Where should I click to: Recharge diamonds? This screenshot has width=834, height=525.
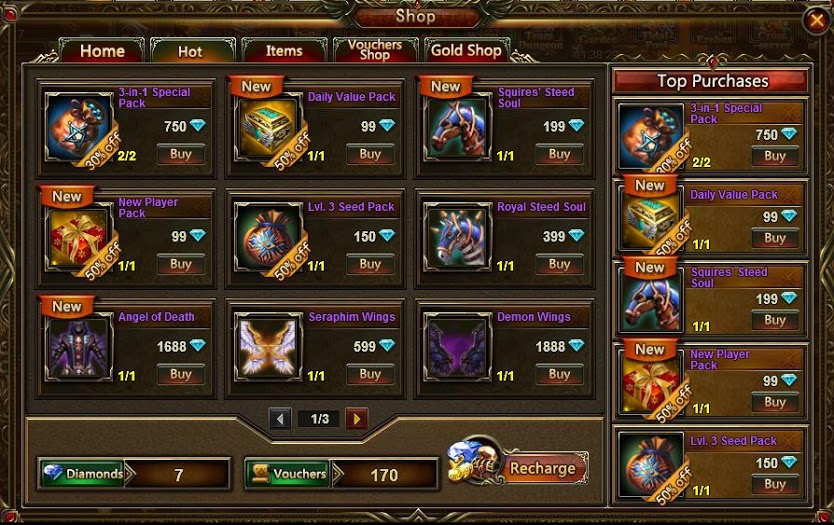[542, 468]
